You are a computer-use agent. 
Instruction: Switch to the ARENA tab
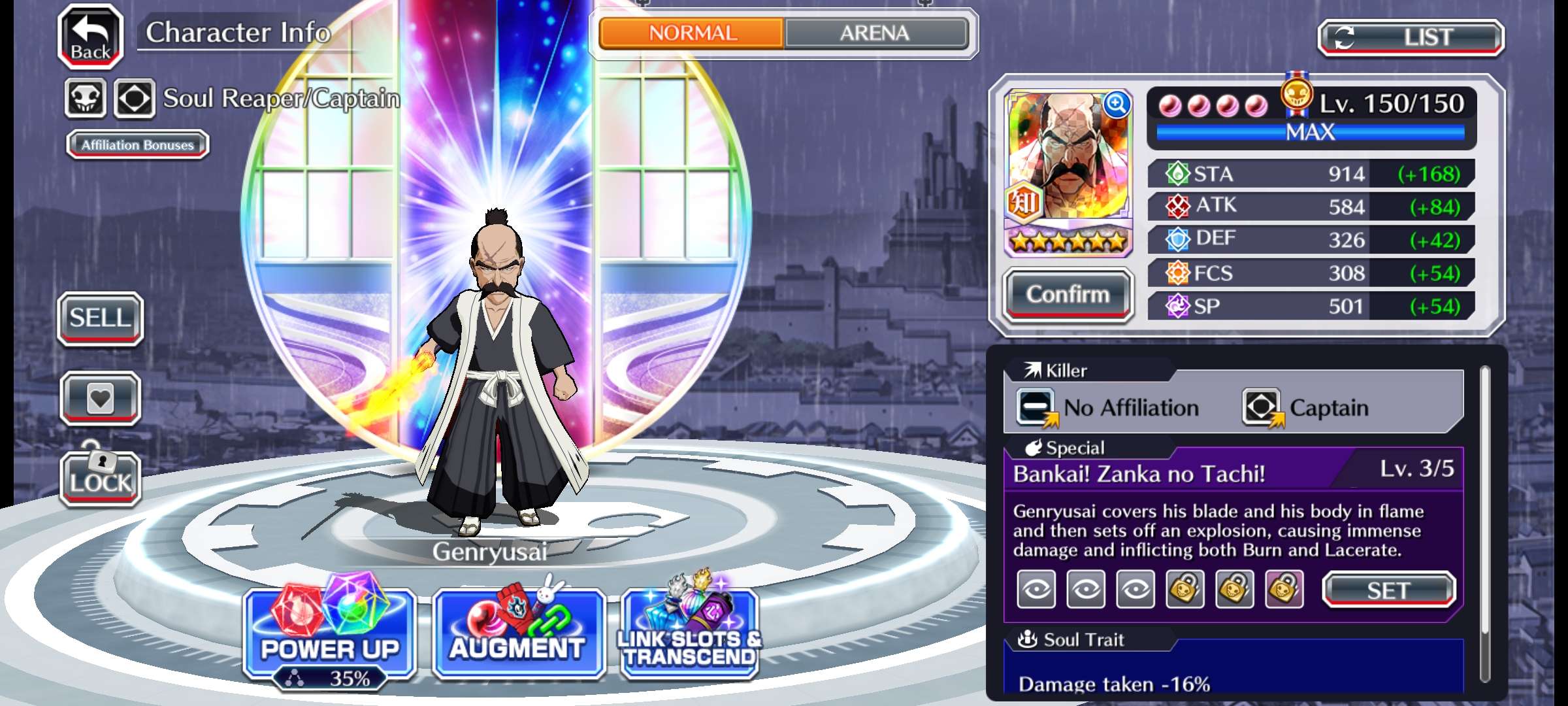875,33
